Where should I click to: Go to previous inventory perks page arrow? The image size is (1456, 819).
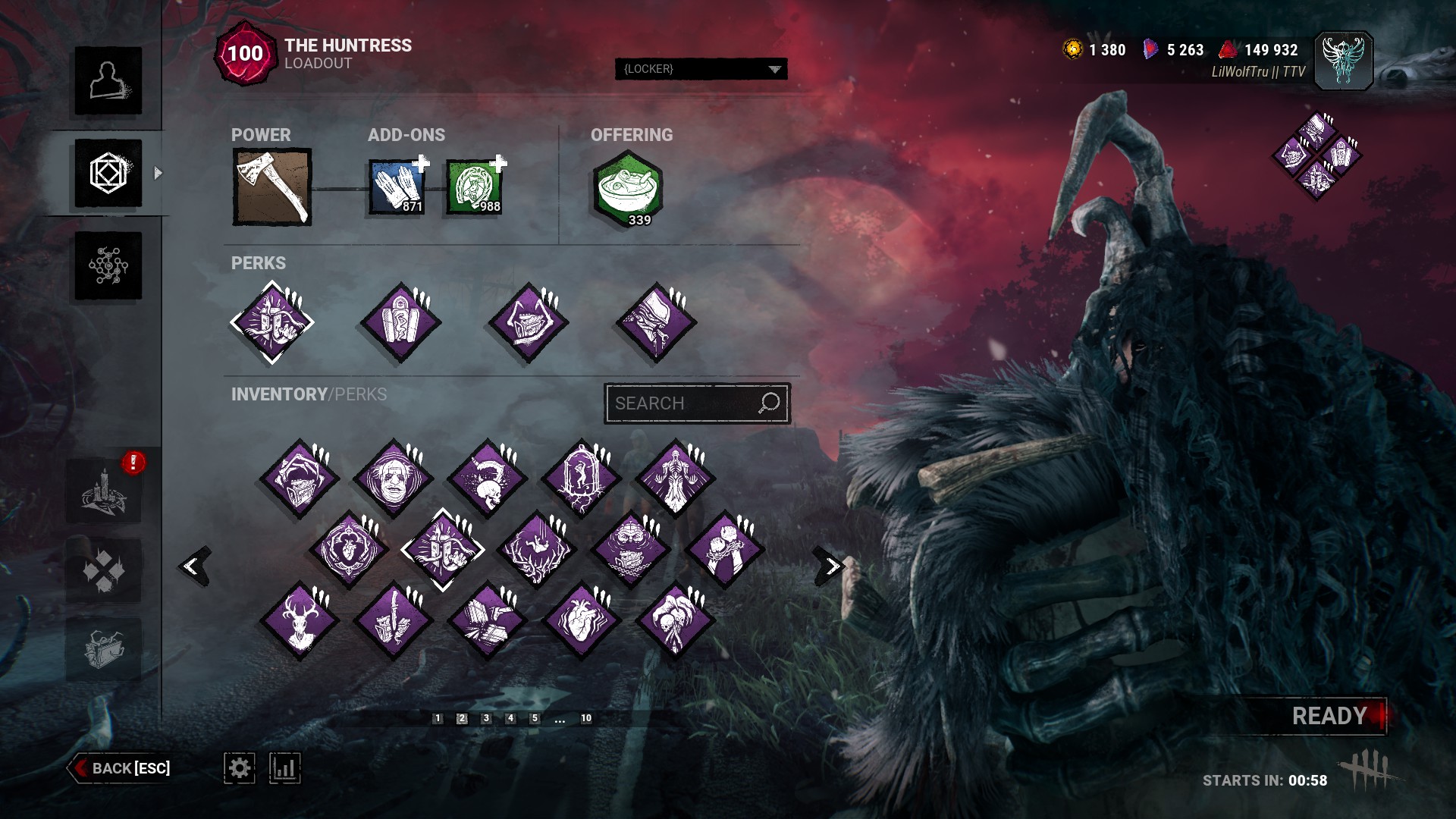pyautogui.click(x=193, y=566)
